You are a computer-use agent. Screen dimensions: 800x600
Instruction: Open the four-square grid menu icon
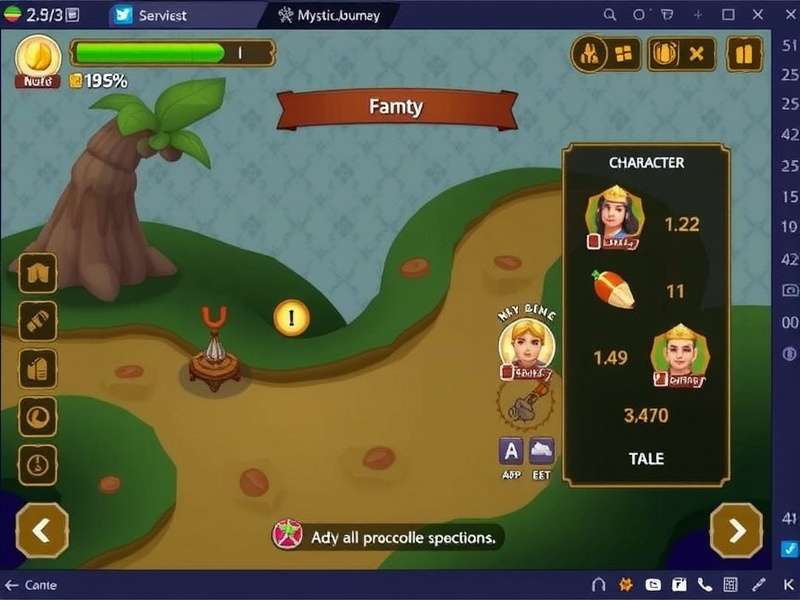click(x=625, y=54)
